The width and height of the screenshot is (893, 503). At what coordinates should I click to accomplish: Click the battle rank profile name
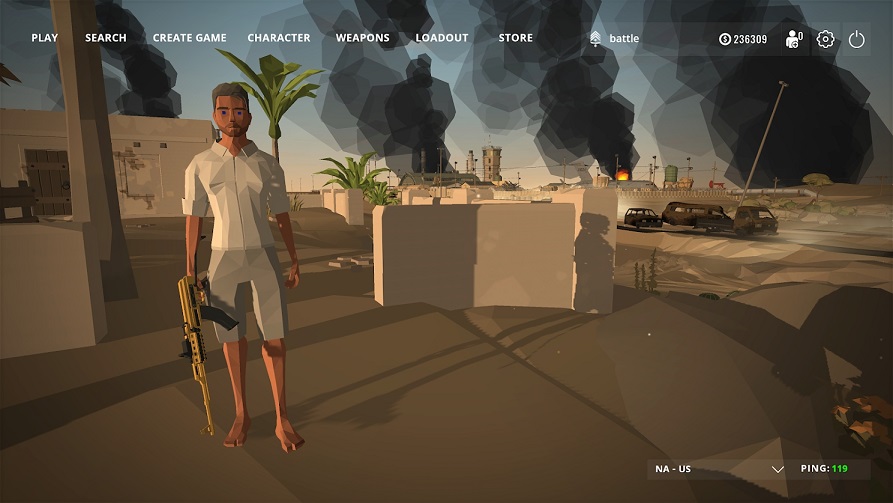(623, 39)
